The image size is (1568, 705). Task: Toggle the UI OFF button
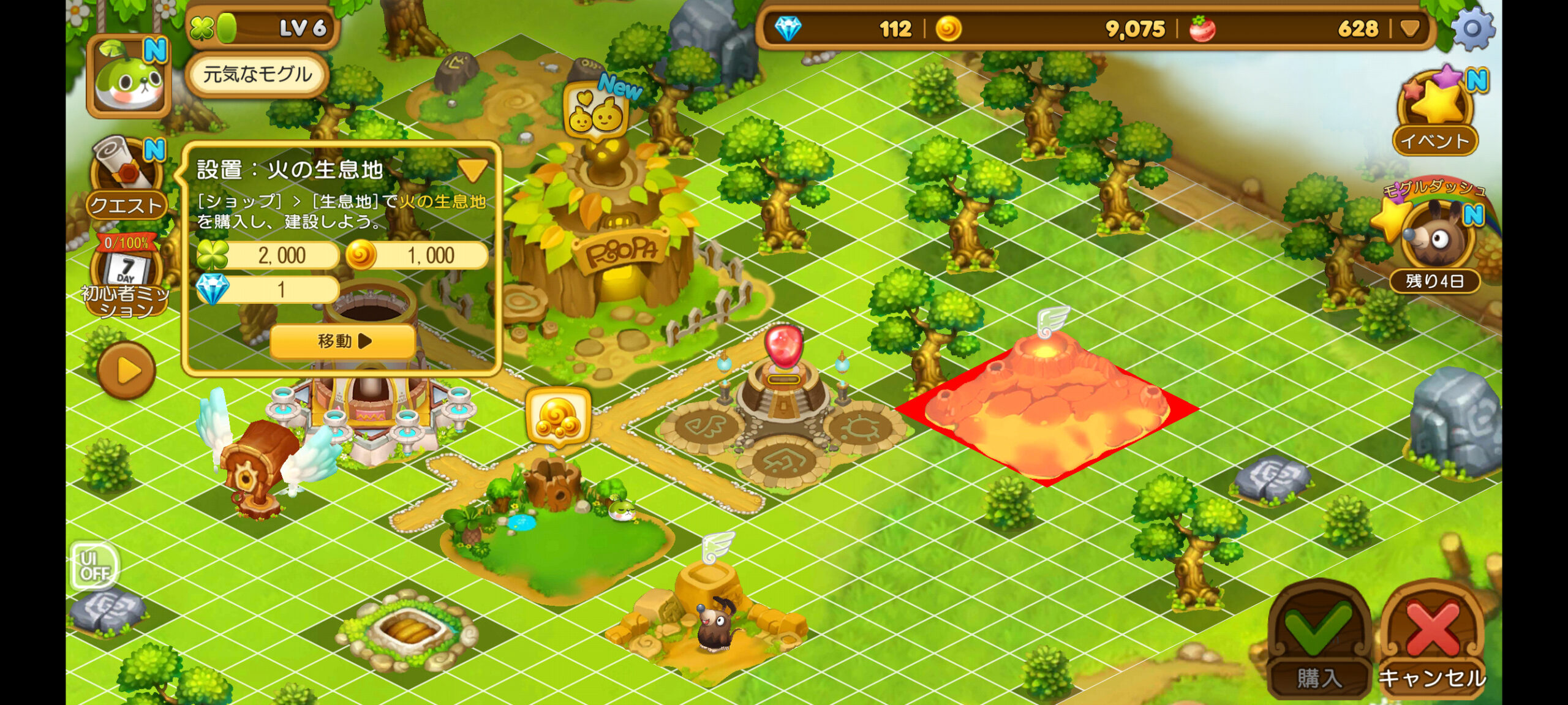94,565
